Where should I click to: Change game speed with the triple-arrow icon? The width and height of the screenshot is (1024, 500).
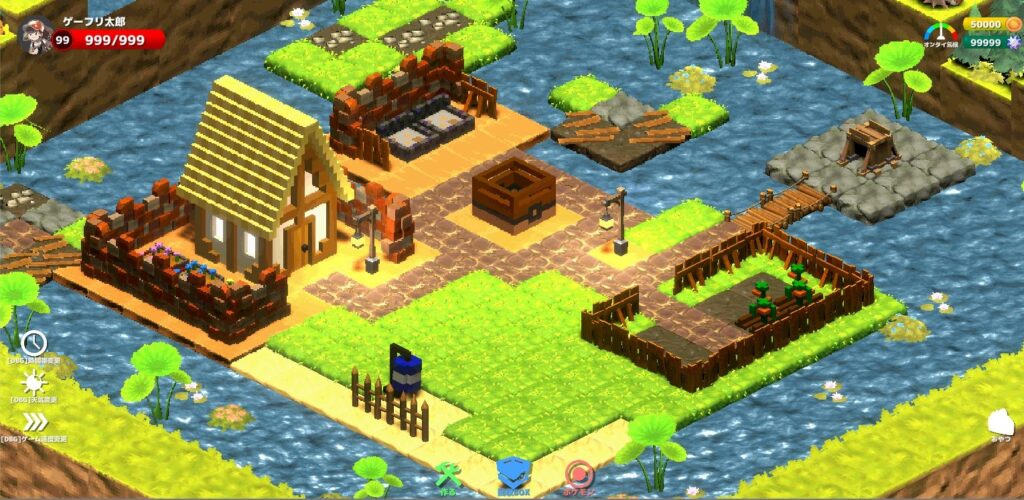(x=35, y=422)
